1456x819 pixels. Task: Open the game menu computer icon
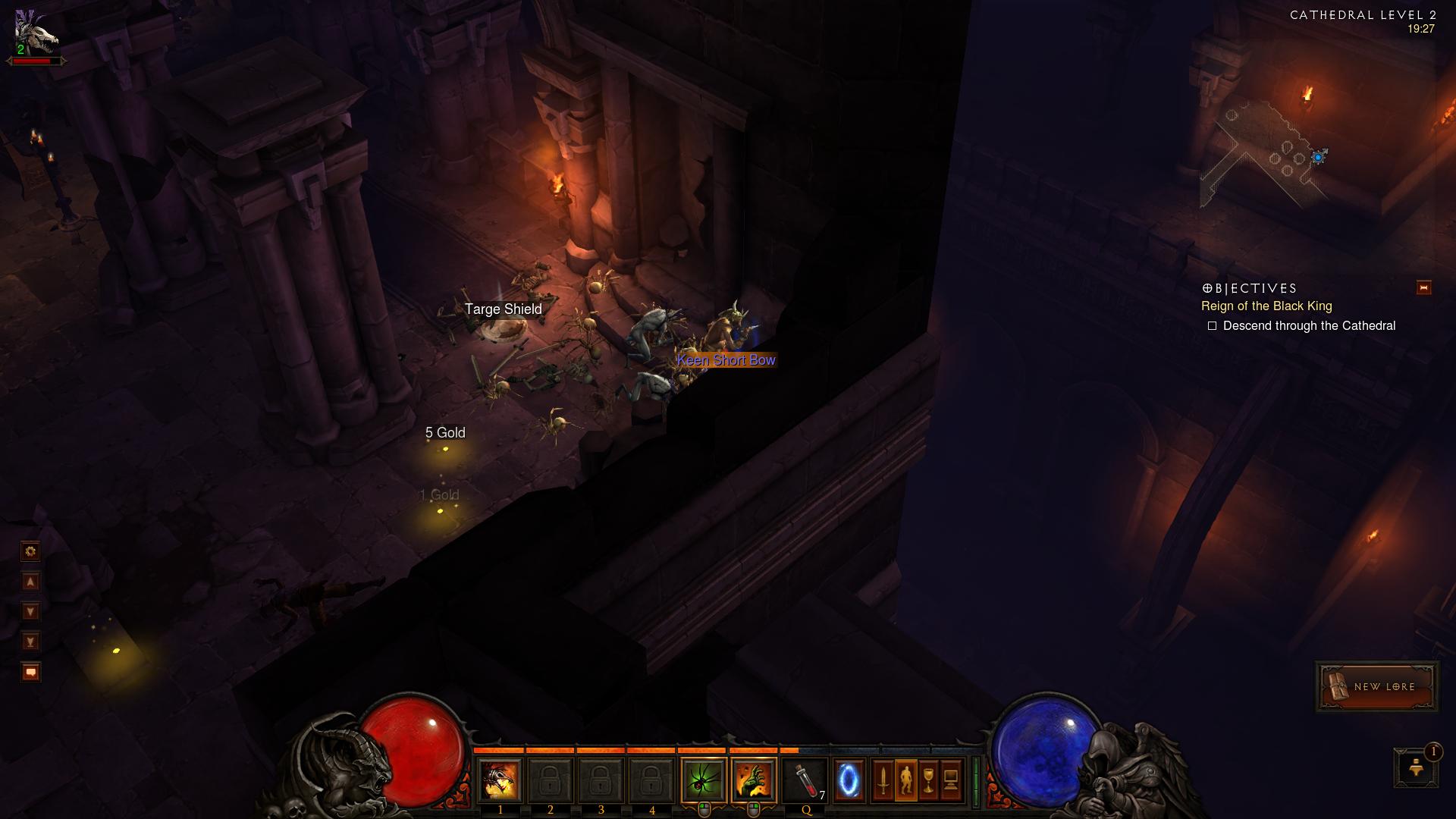click(x=951, y=780)
